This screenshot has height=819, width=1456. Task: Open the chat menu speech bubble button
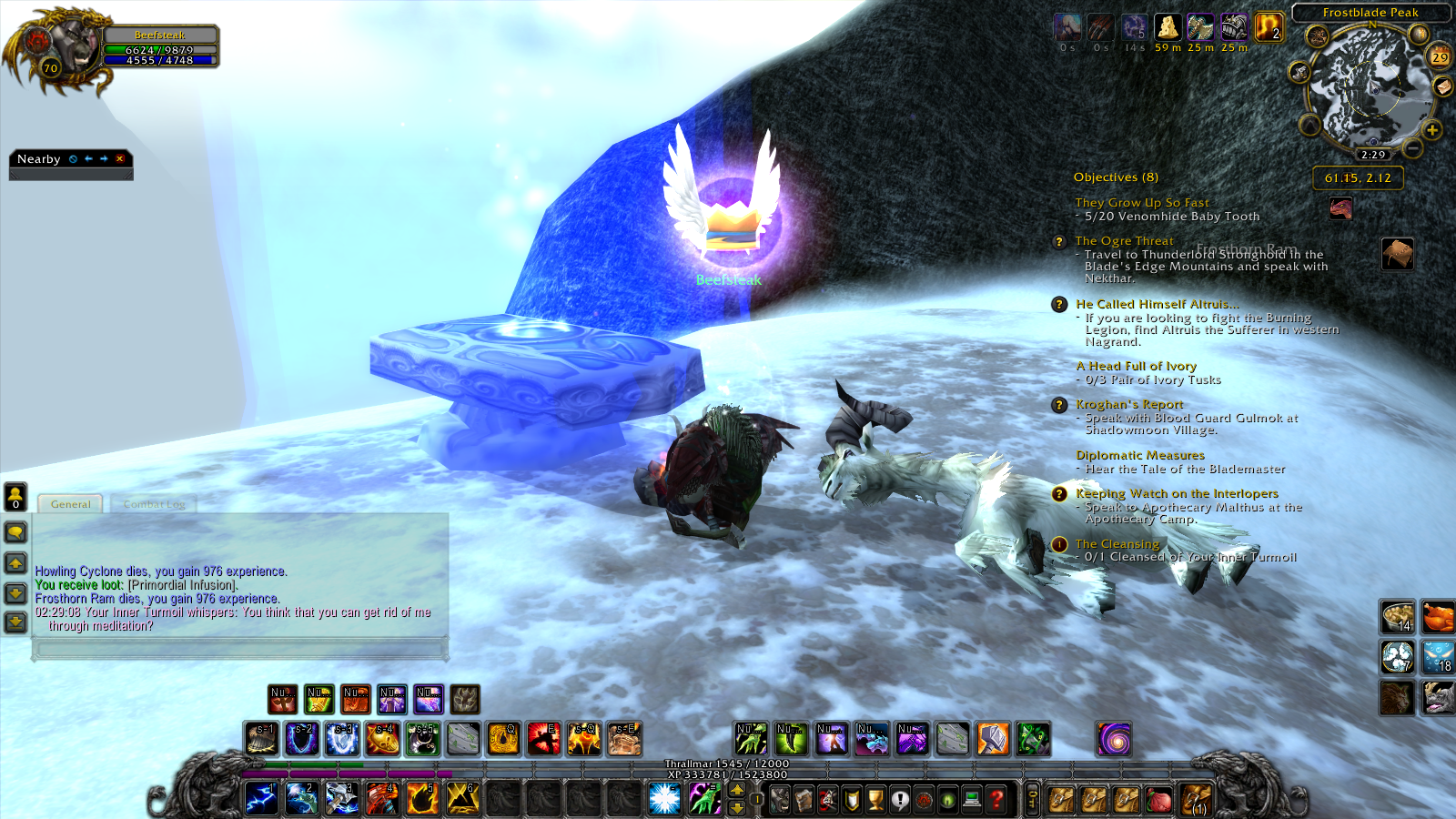point(15,532)
